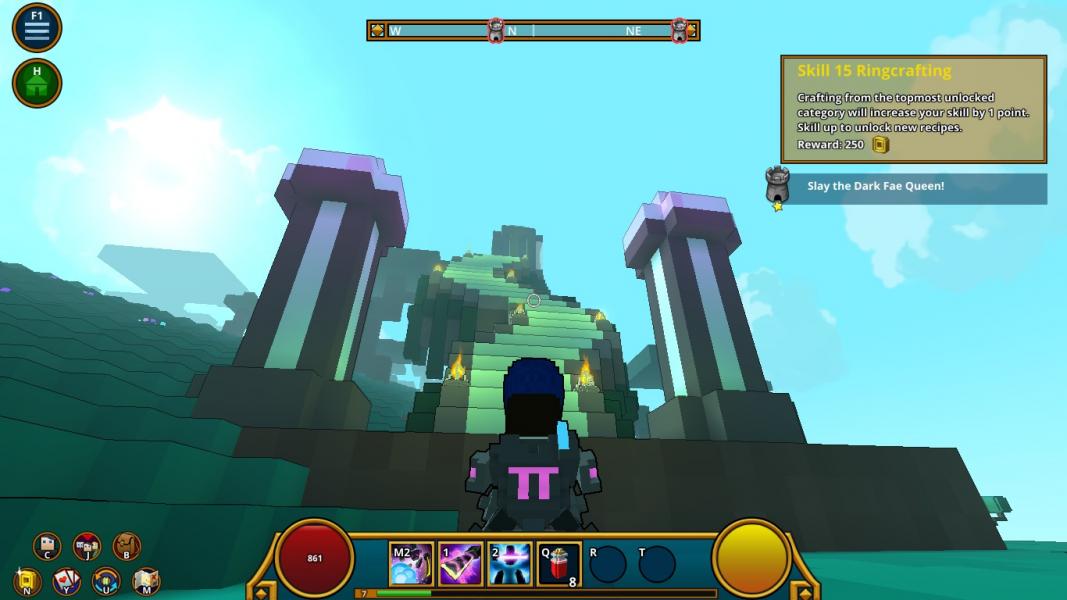Open the F1 main menu button
Viewport: 1067px width, 600px height.
37,28
